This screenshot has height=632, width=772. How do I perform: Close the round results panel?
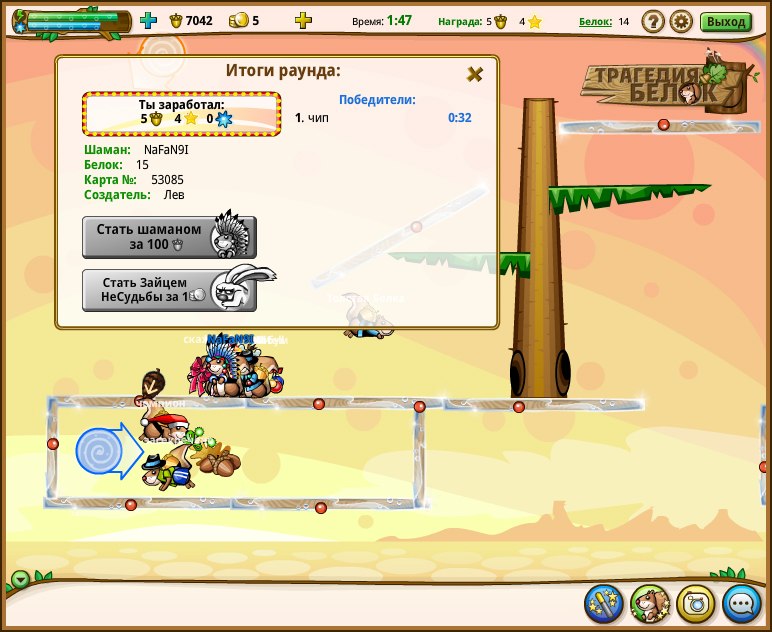click(x=475, y=74)
